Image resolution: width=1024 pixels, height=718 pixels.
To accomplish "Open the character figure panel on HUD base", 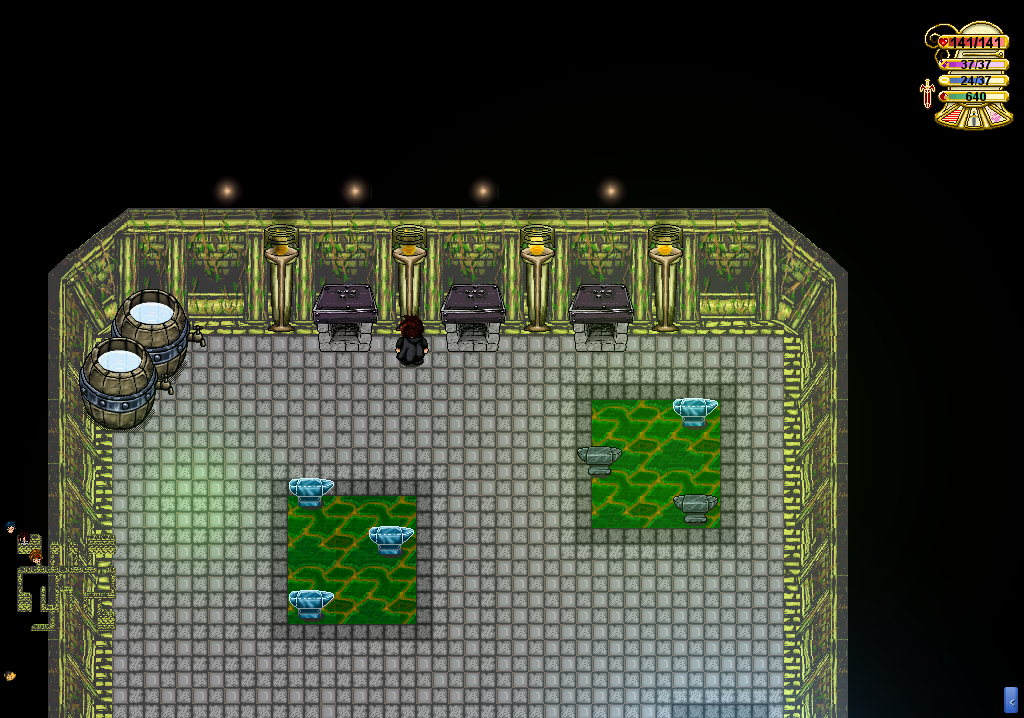I will click(x=975, y=117).
